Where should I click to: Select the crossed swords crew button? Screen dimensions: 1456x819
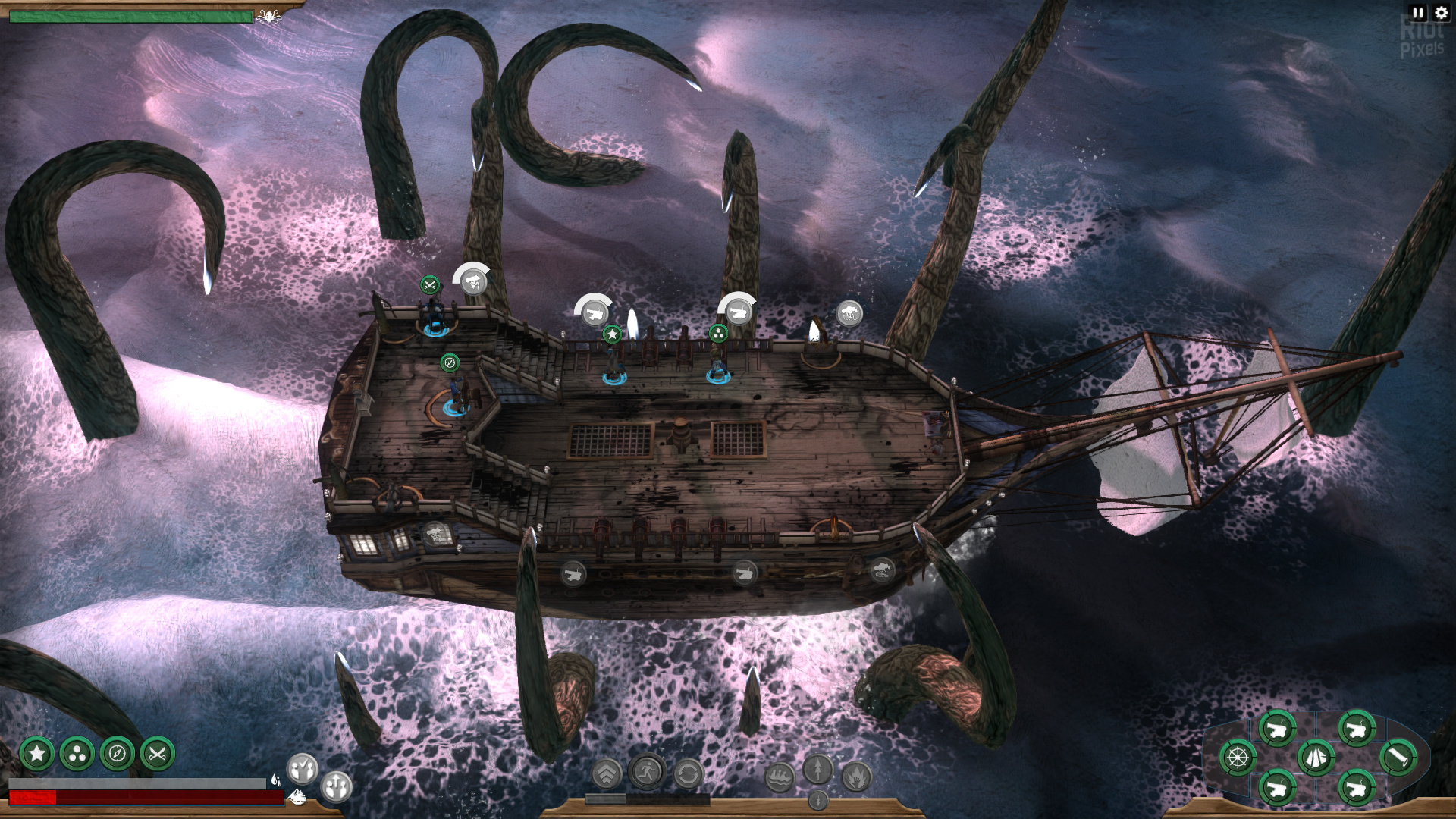[x=157, y=754]
